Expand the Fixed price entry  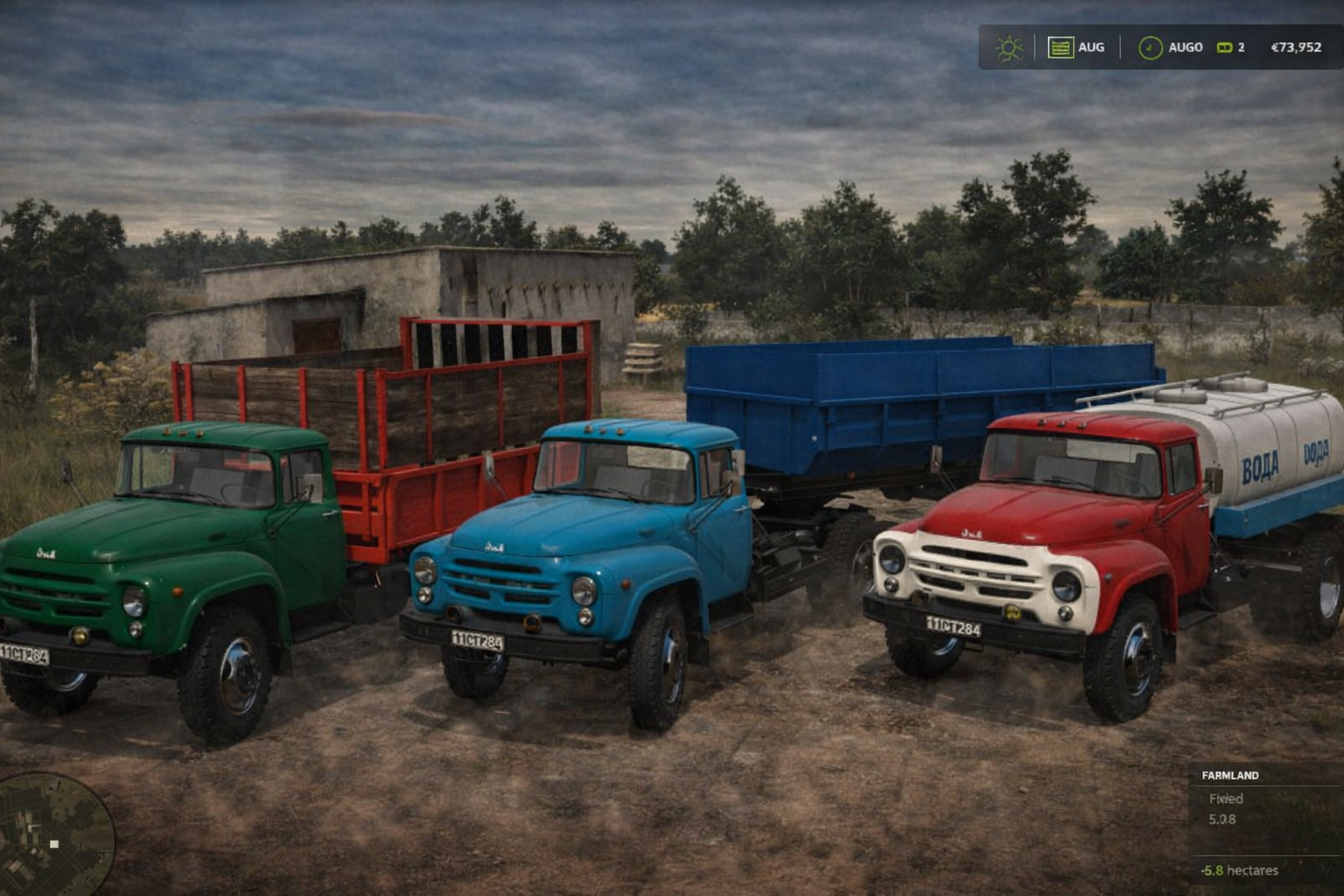pos(1227,798)
